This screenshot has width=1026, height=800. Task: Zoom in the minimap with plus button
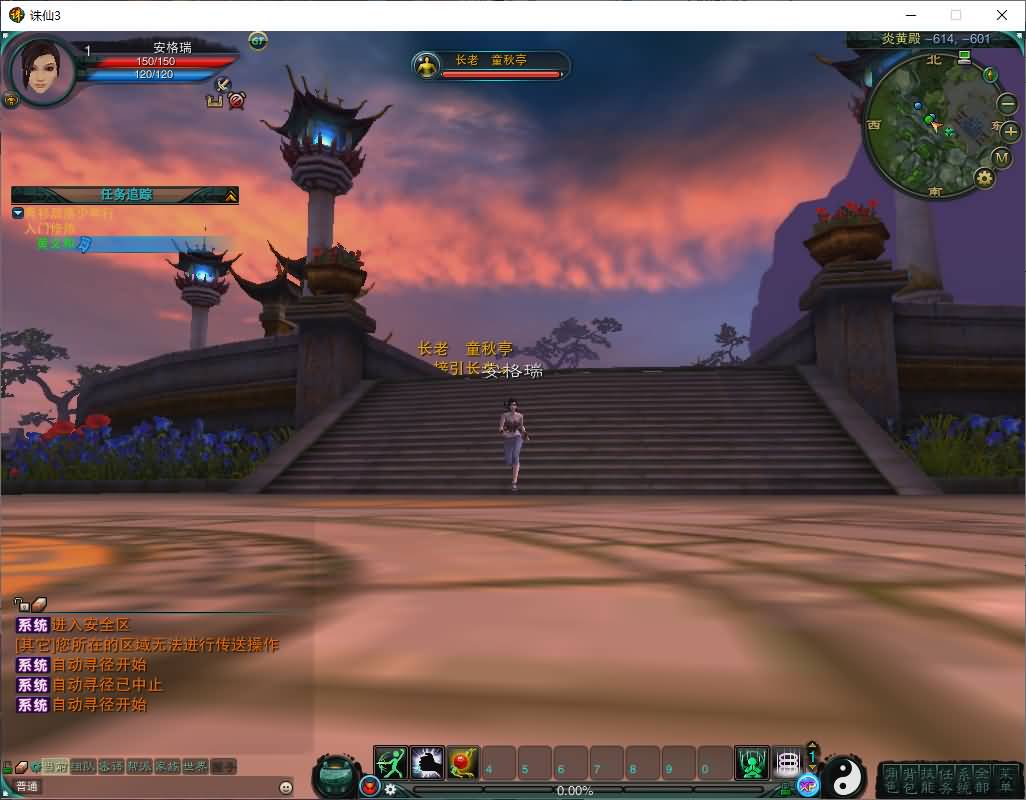(1010, 132)
